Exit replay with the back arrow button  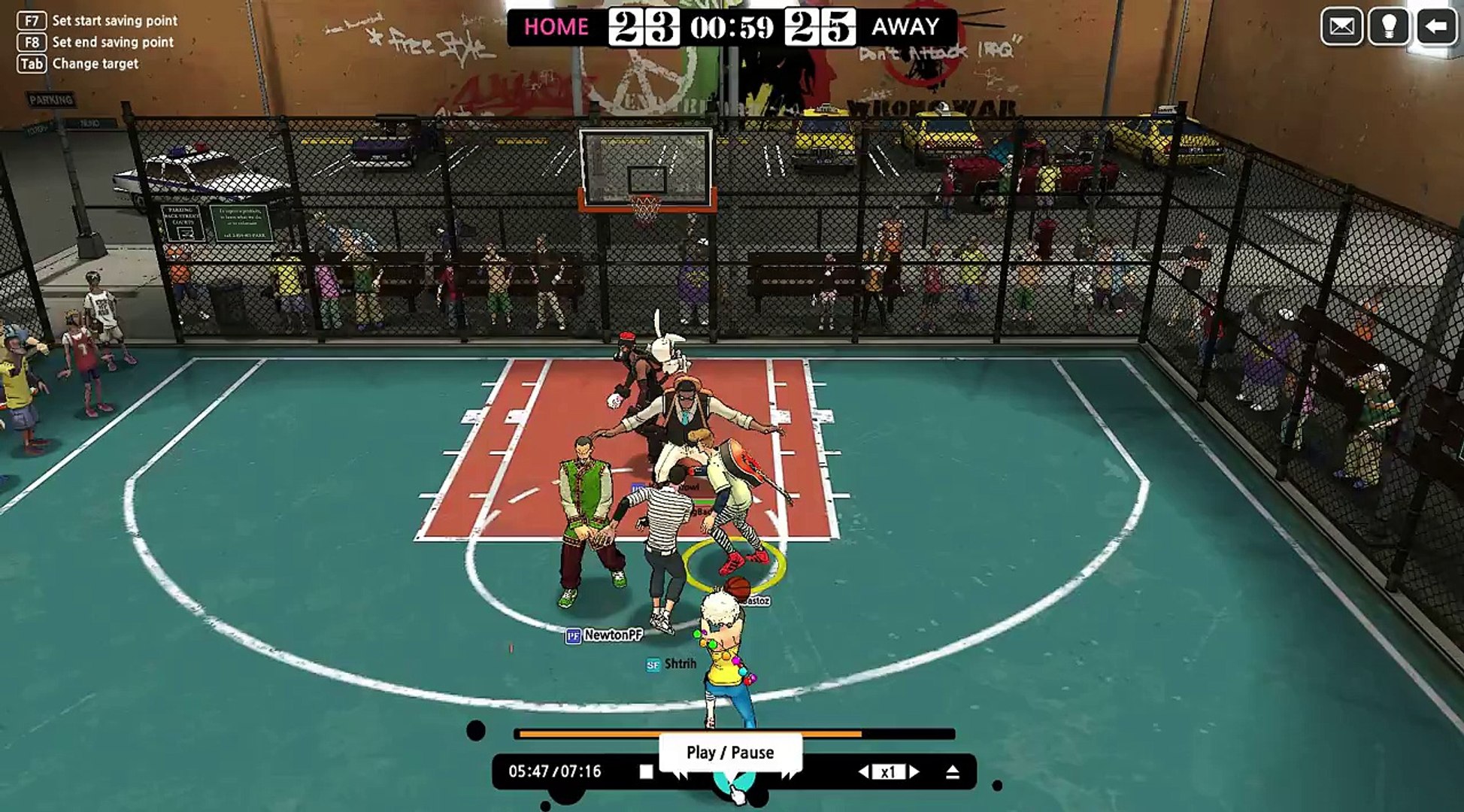click(1436, 27)
